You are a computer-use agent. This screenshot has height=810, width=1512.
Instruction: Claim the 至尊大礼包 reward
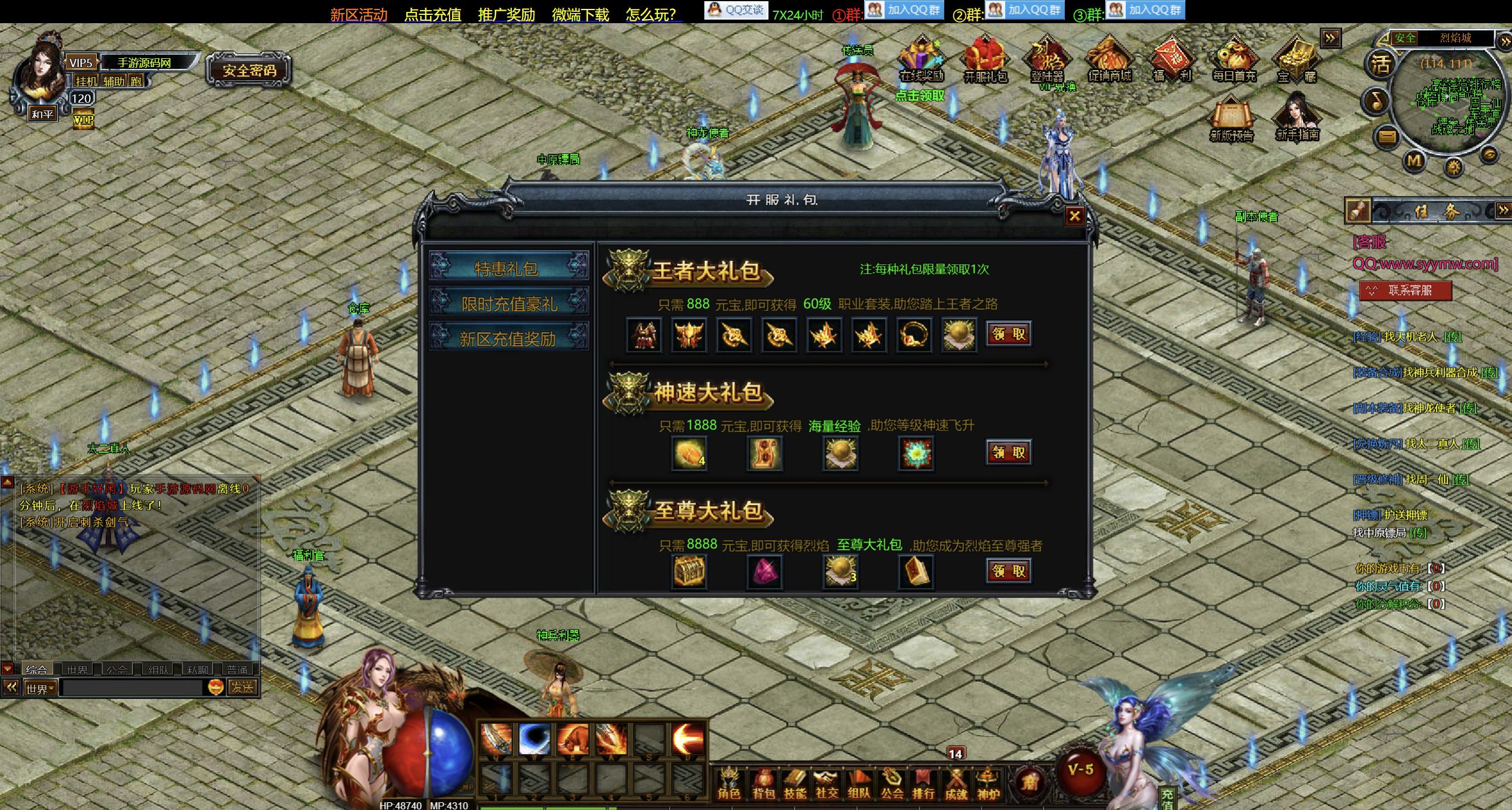click(1008, 571)
